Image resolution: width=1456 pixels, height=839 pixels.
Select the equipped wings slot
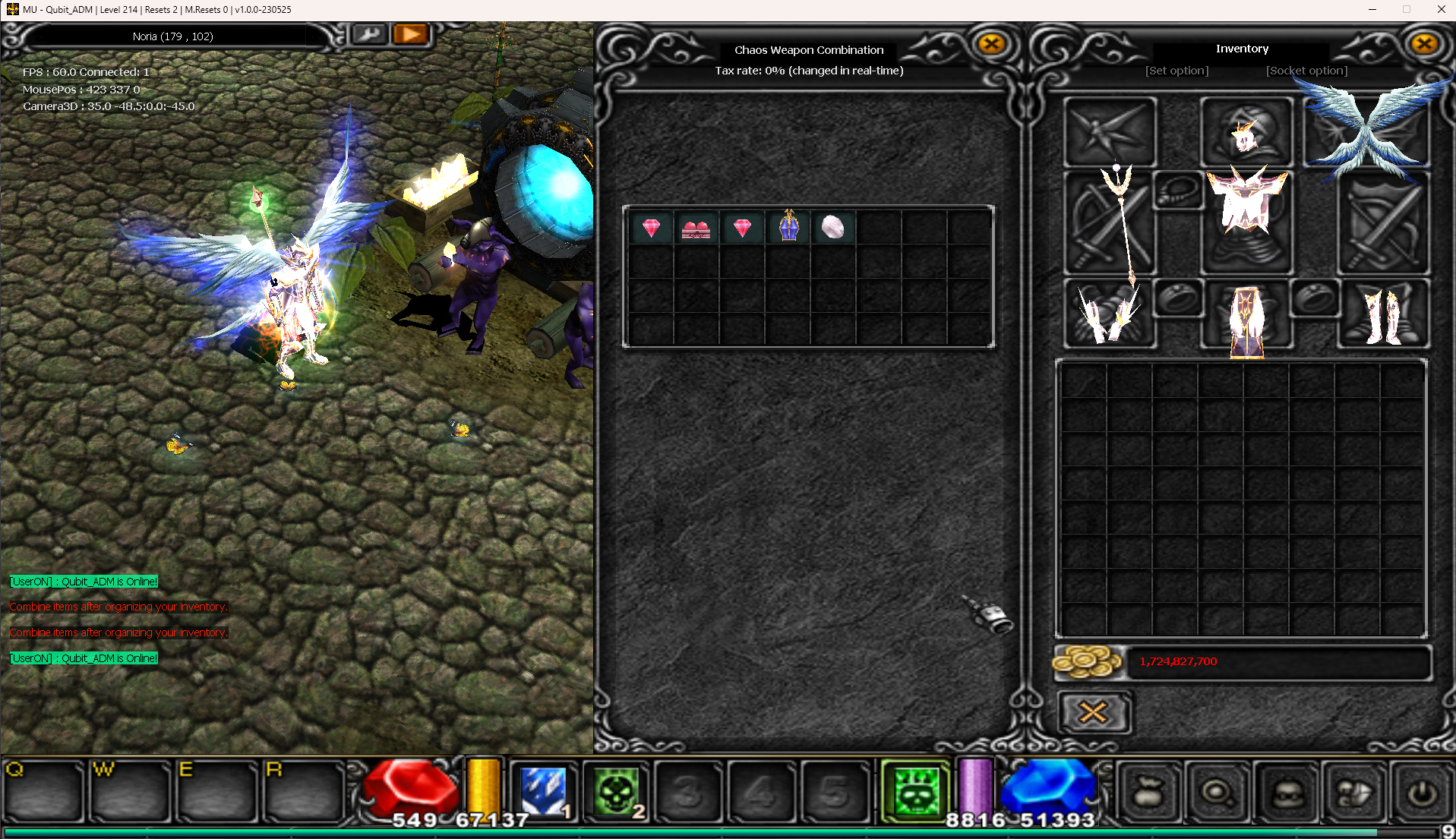(x=1367, y=131)
